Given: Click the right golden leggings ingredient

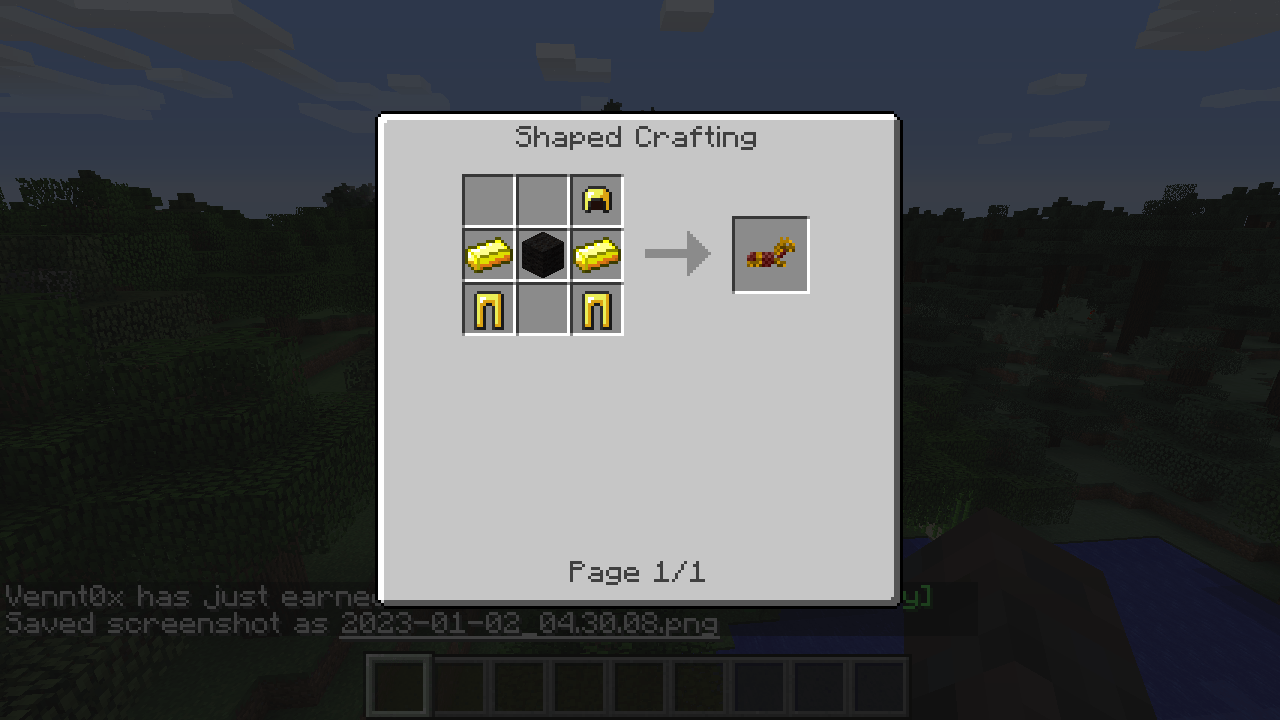Looking at the screenshot, I should (597, 309).
